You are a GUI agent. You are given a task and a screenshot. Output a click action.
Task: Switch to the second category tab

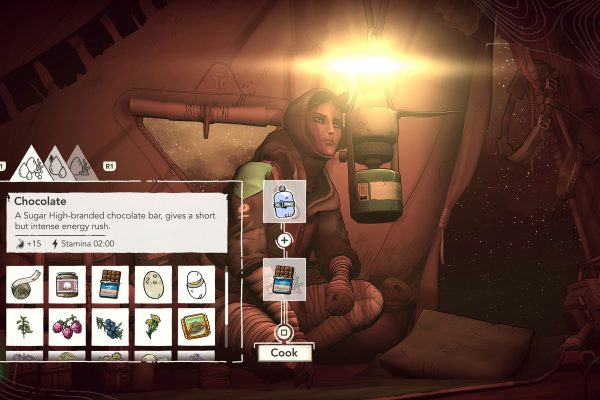[56, 163]
